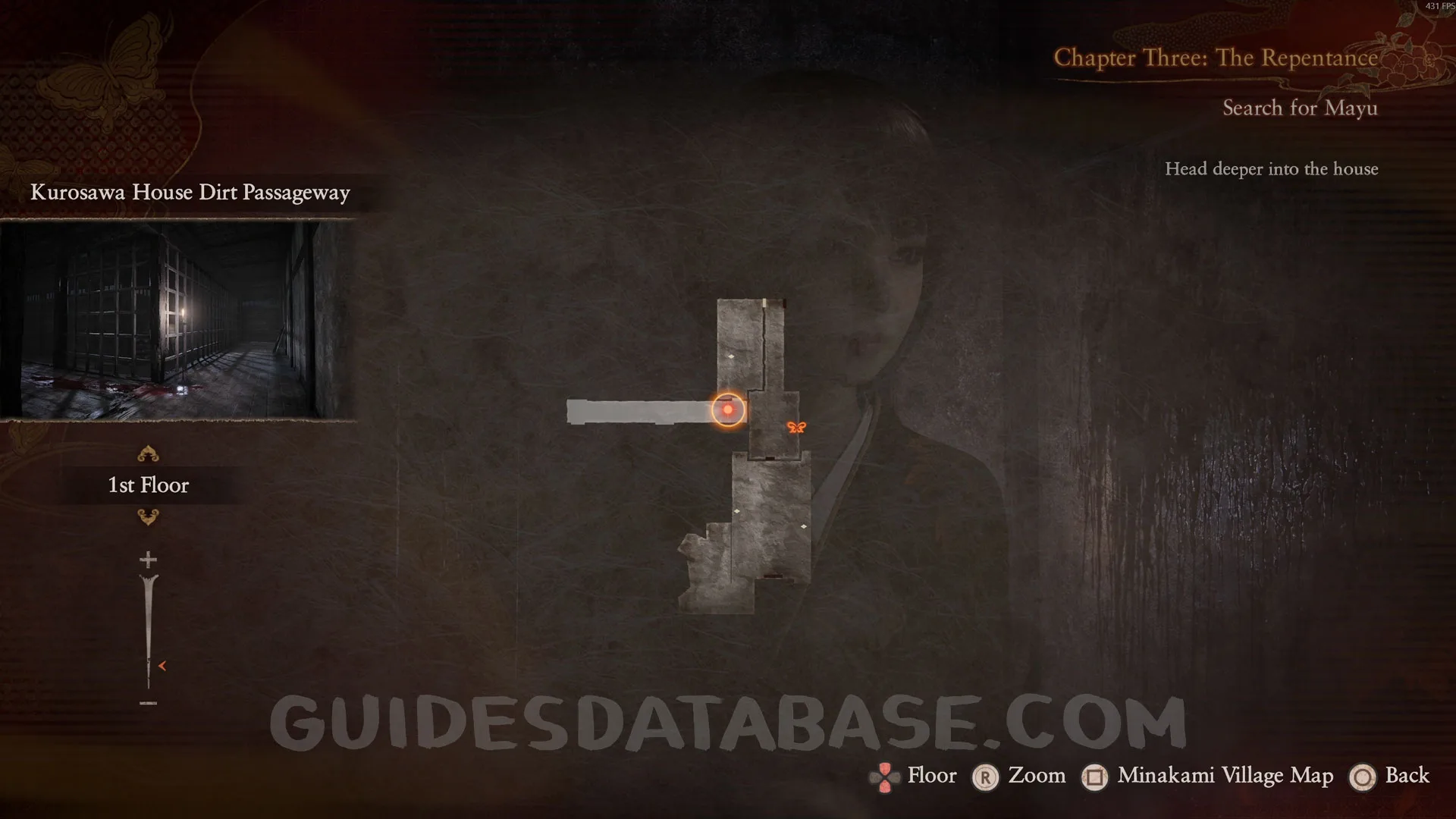Select the crimson butterfly map marker
Screen dimensions: 1456x819
tap(796, 428)
